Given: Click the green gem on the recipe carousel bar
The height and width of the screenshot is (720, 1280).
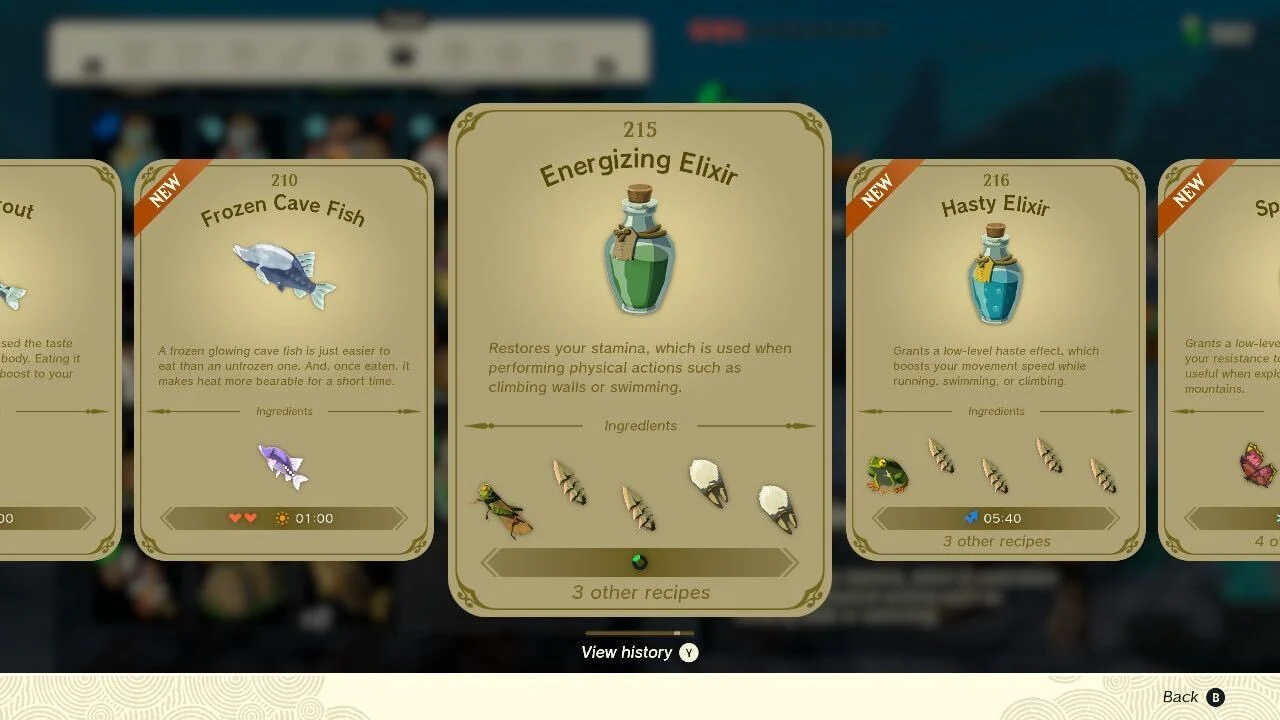Looking at the screenshot, I should coord(640,562).
